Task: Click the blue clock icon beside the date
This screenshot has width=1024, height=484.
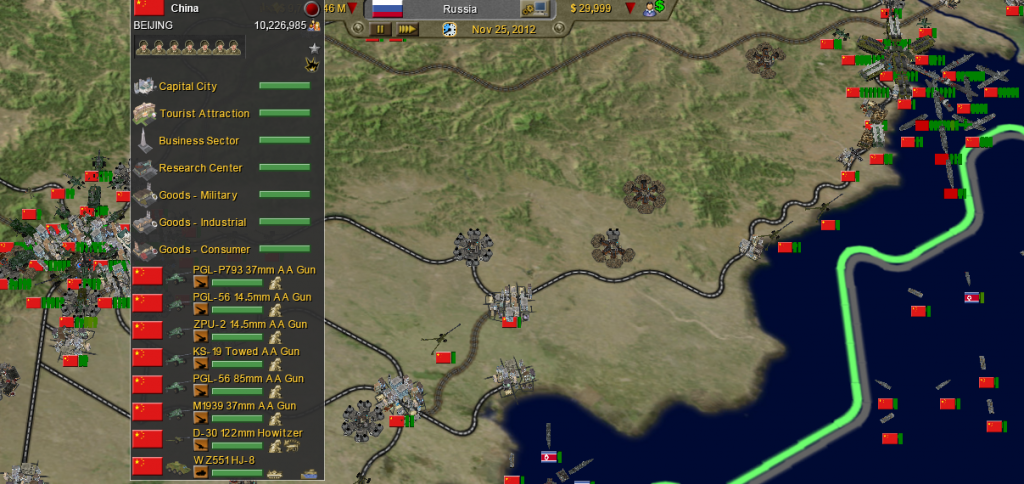Action: click(449, 29)
